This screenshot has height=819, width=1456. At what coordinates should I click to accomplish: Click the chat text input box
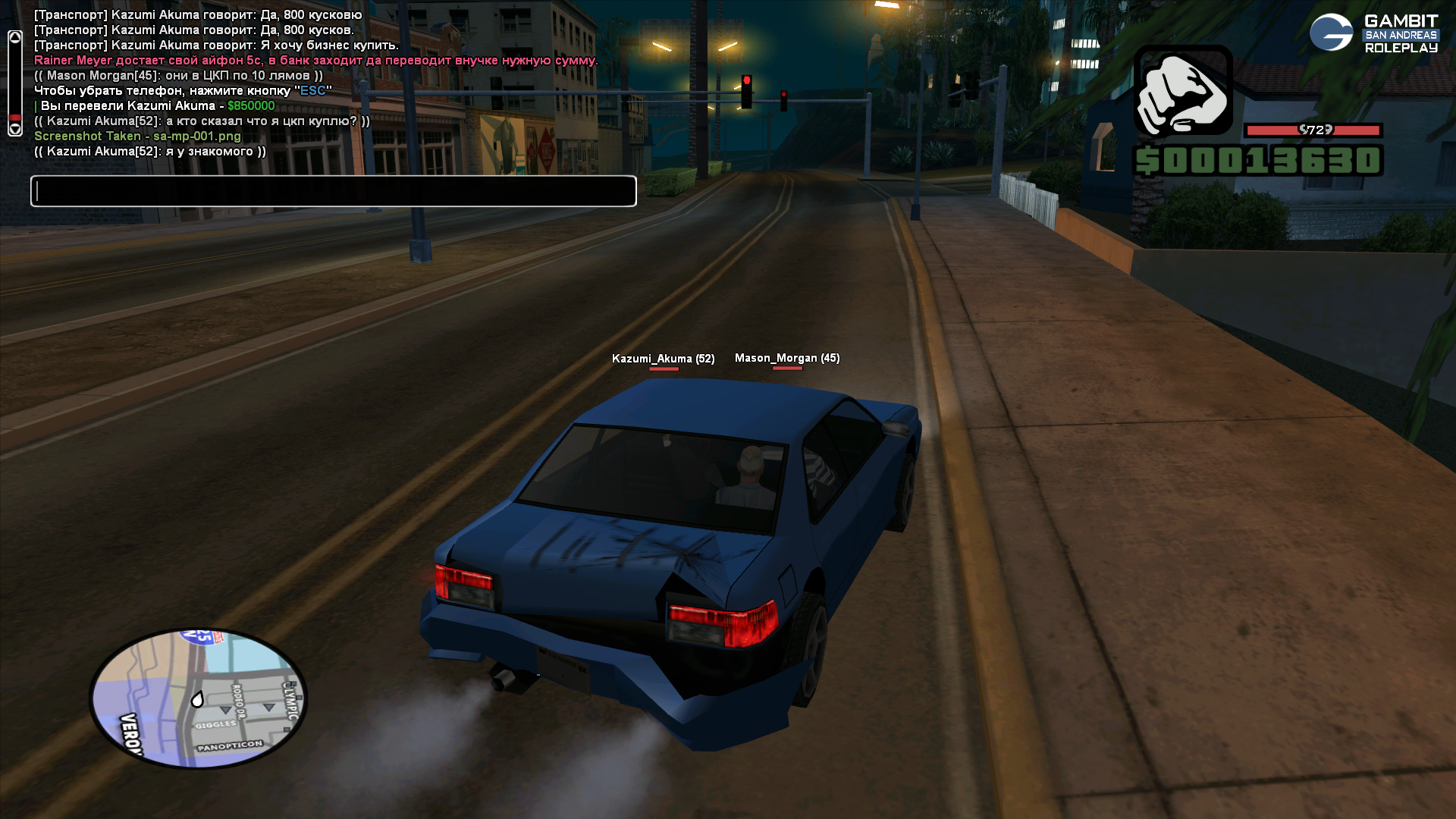point(334,191)
